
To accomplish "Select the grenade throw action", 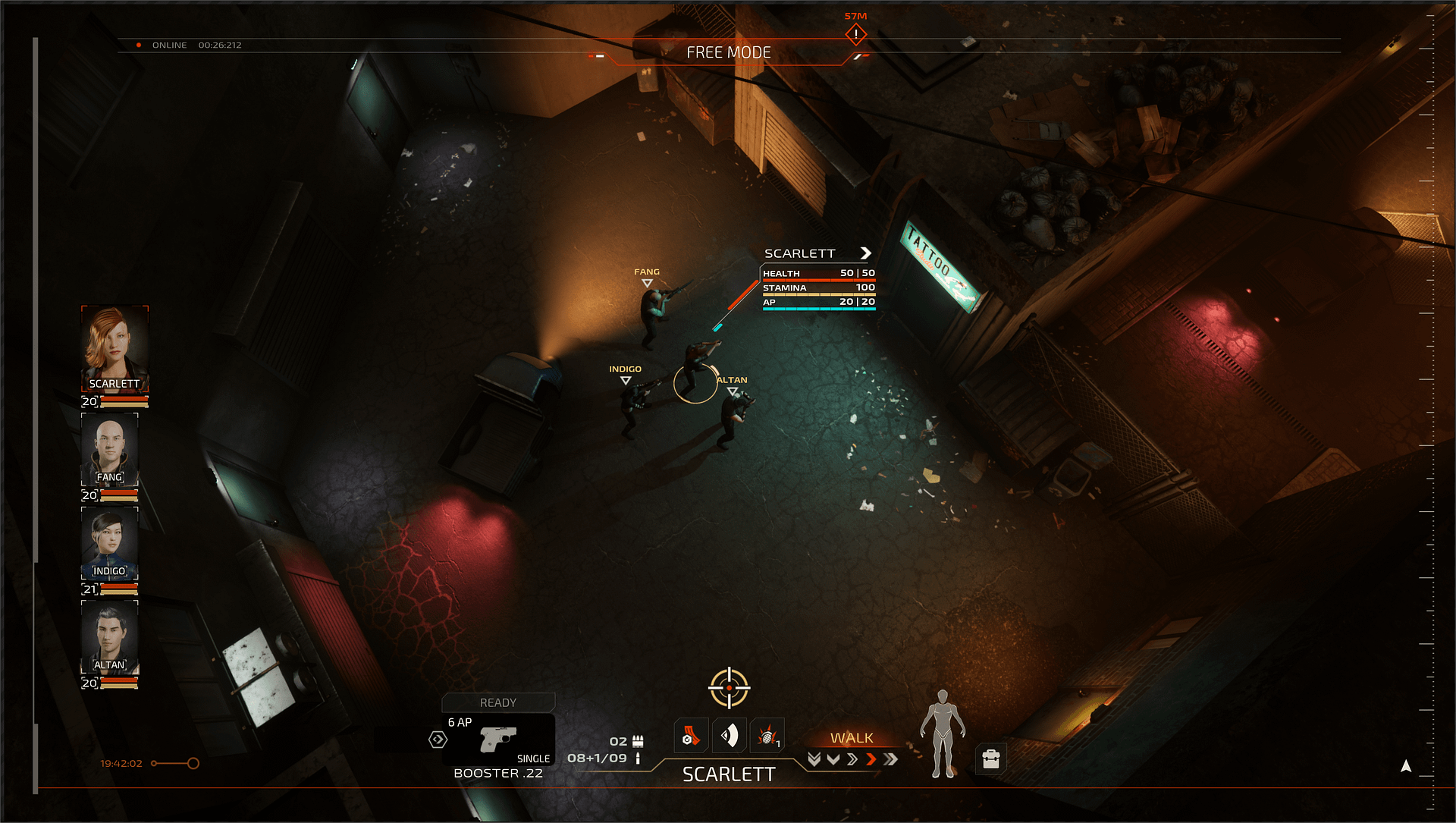I will (x=767, y=736).
